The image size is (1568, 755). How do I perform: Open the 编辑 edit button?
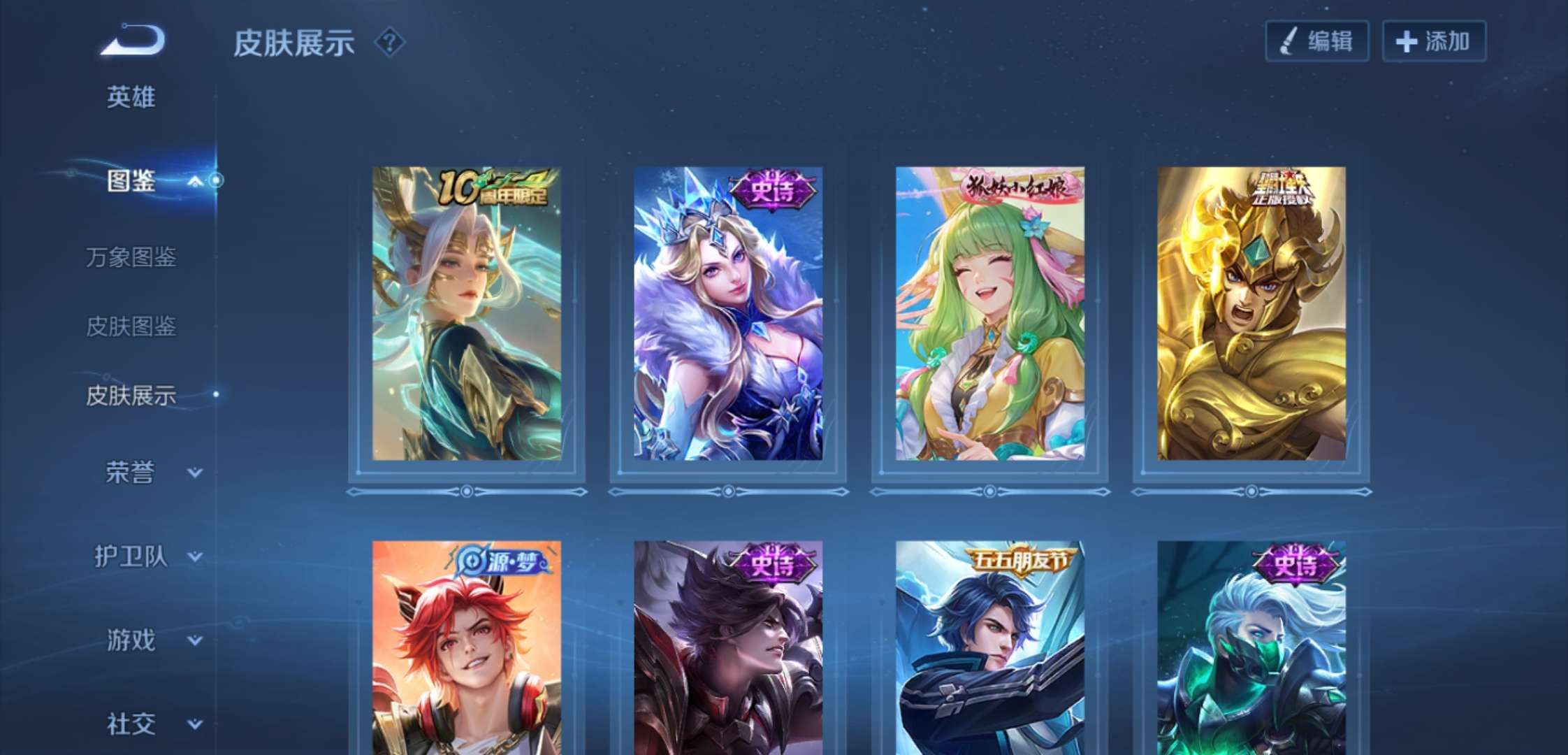(x=1316, y=41)
